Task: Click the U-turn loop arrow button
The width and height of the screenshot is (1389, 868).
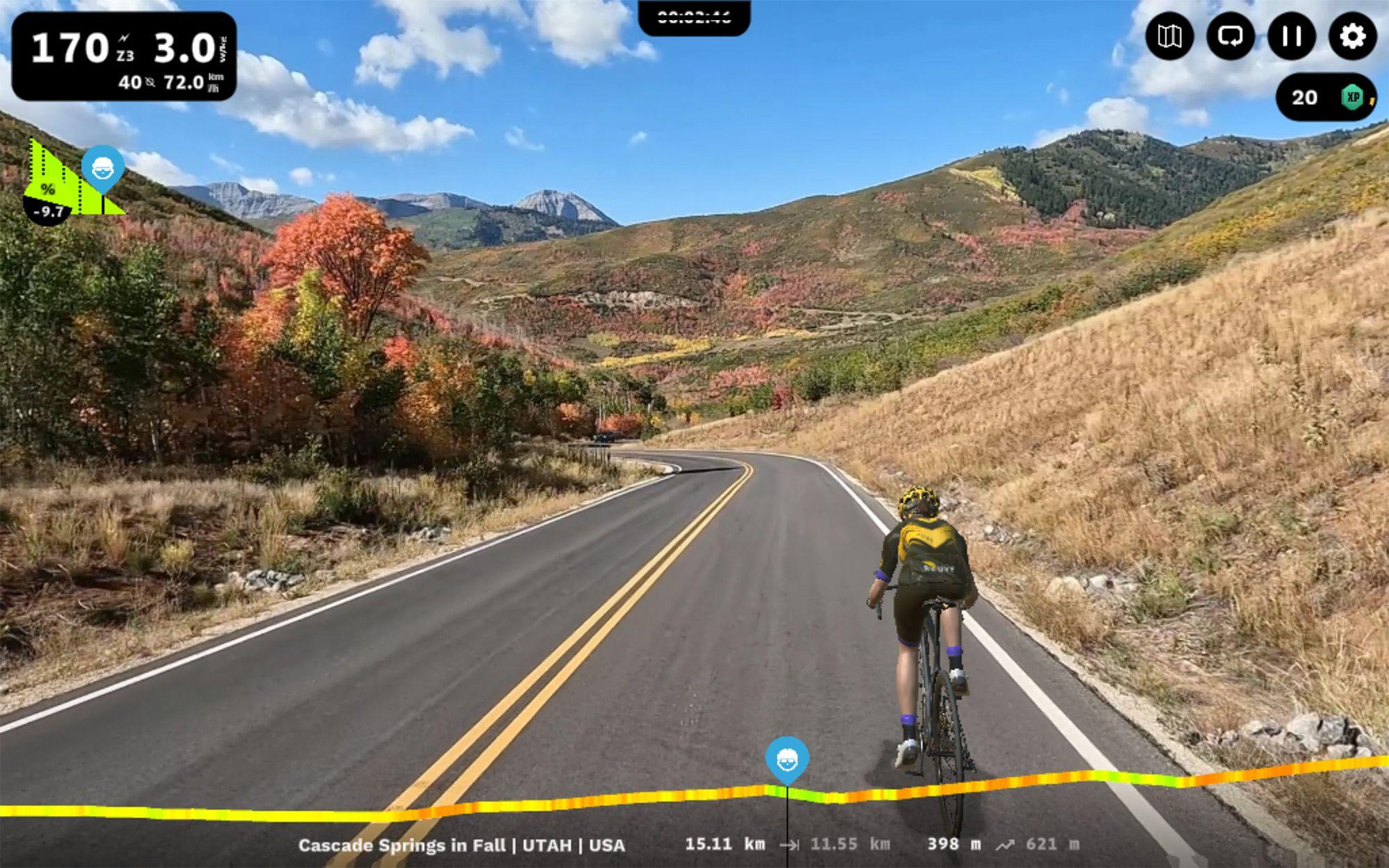Action: click(1230, 36)
